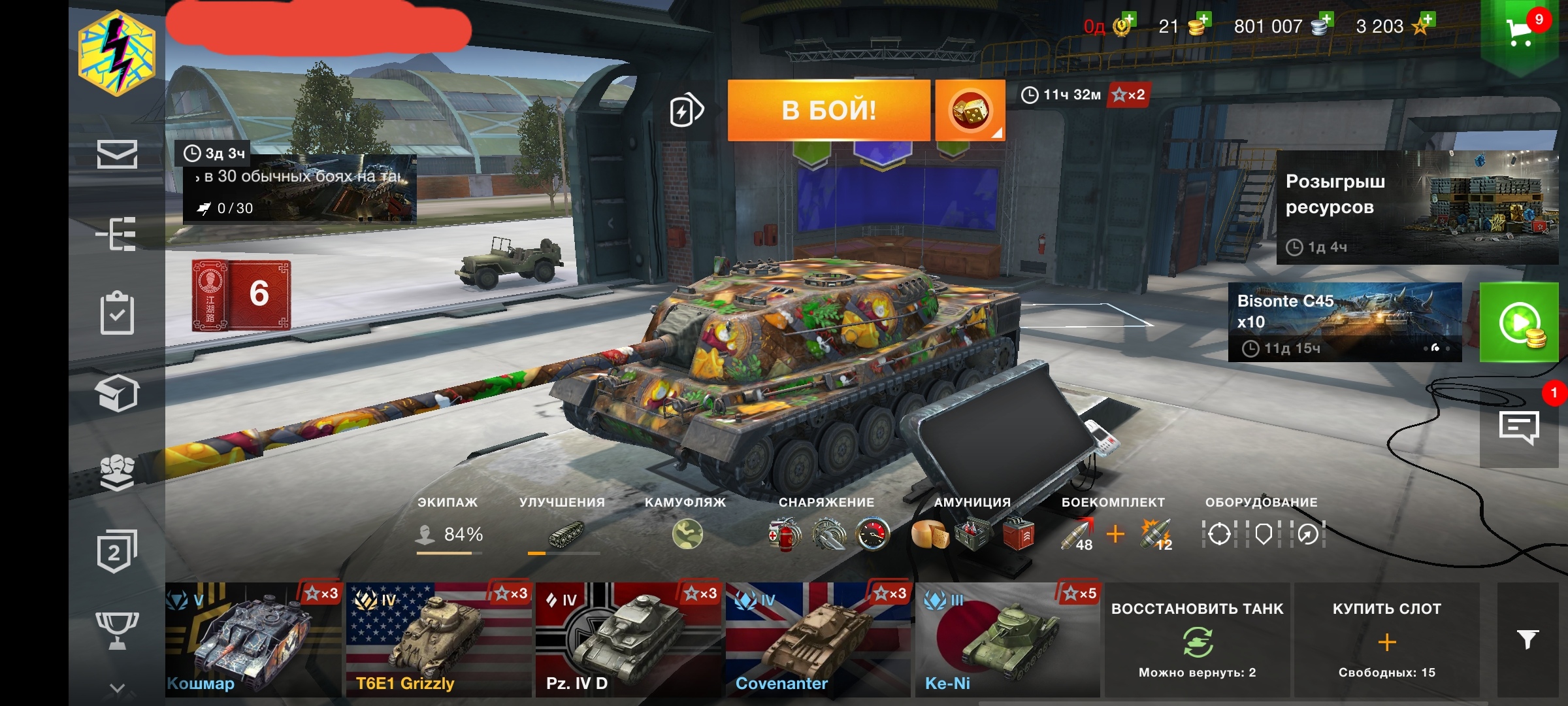
Task: Open the mail envelope inbox
Action: click(117, 154)
